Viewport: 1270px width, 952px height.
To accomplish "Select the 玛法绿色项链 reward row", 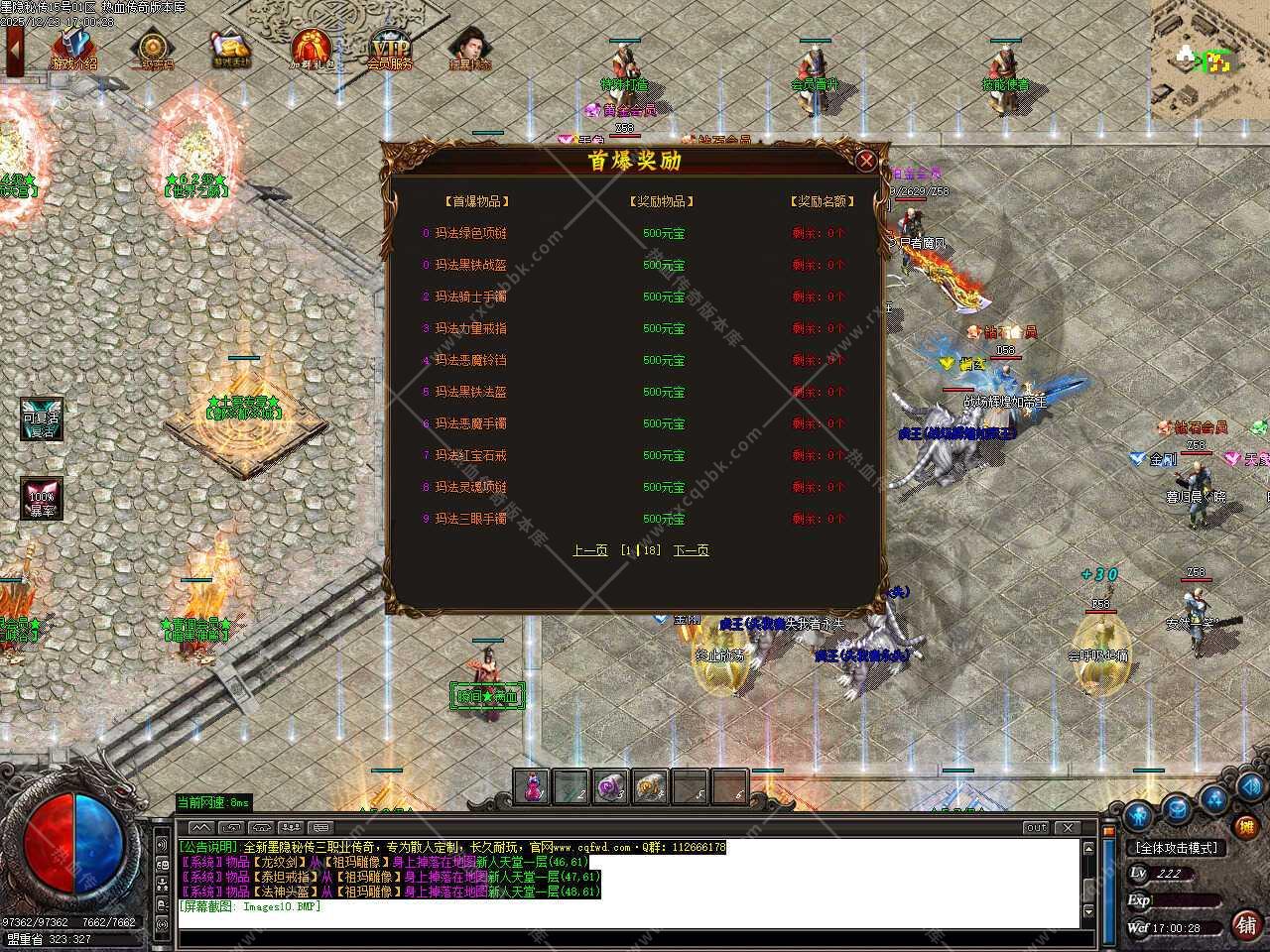I will [470, 233].
